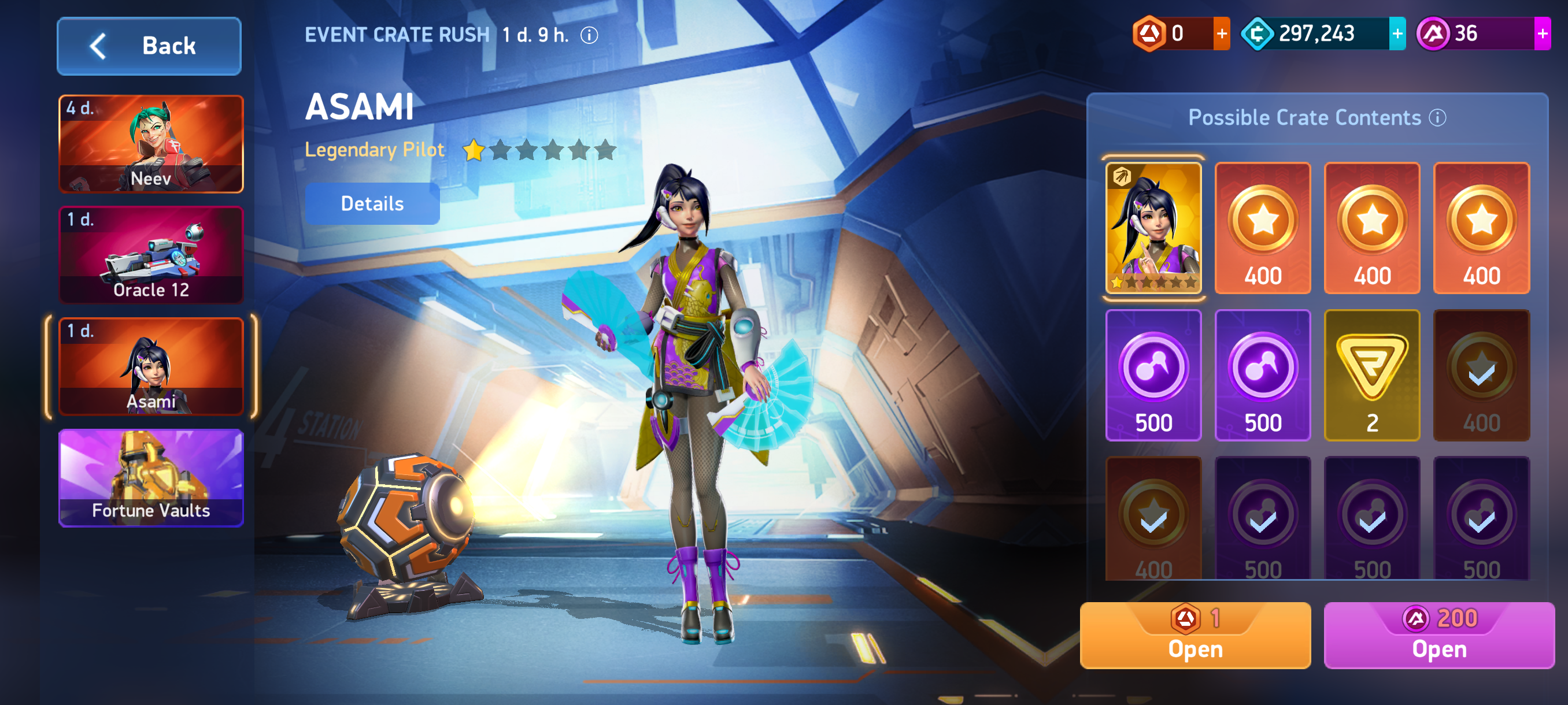
Task: Go back with the Back button
Action: click(149, 46)
